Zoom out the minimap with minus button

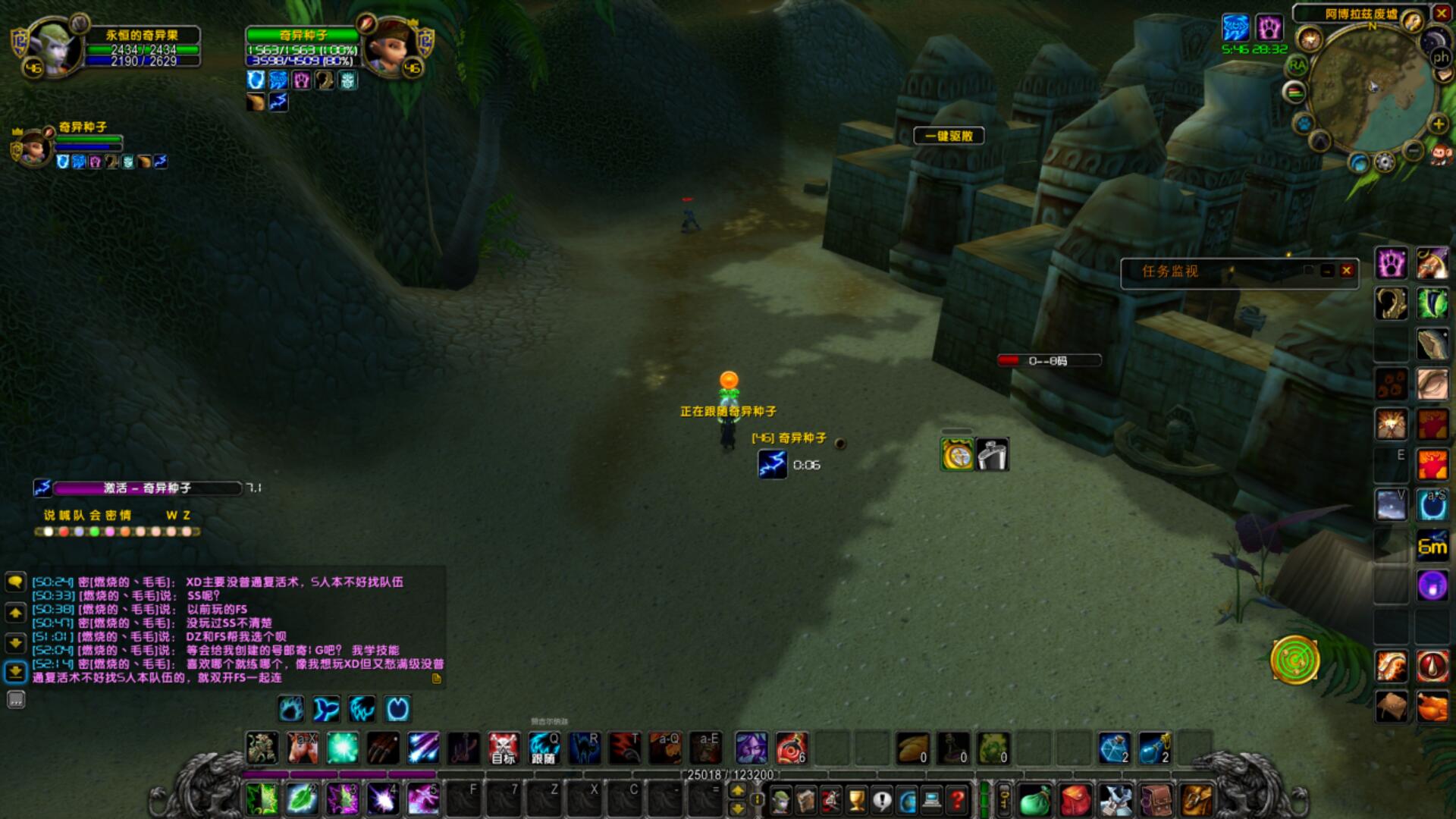1413,150
